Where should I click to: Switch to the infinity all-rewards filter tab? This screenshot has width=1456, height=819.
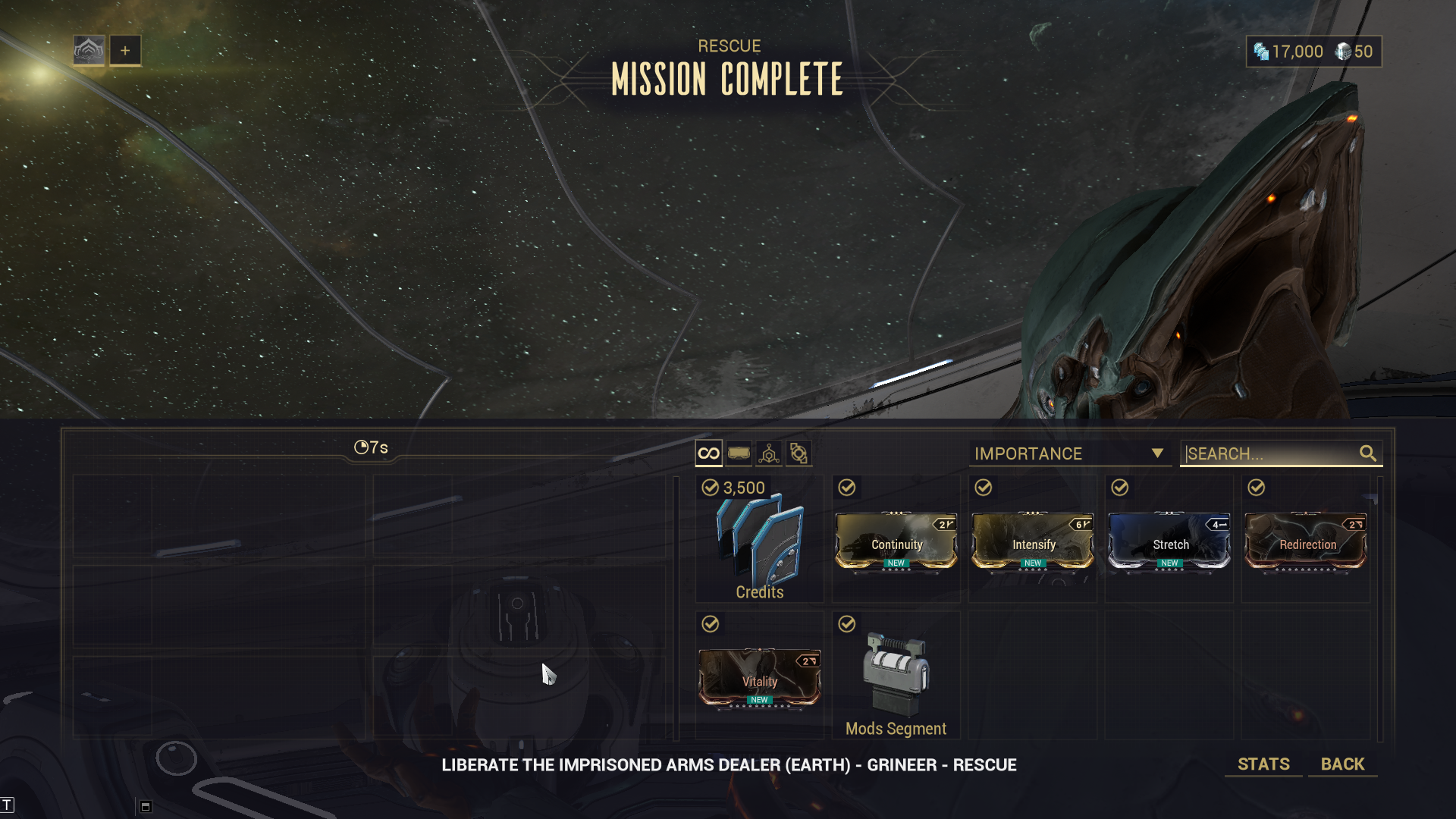[708, 453]
